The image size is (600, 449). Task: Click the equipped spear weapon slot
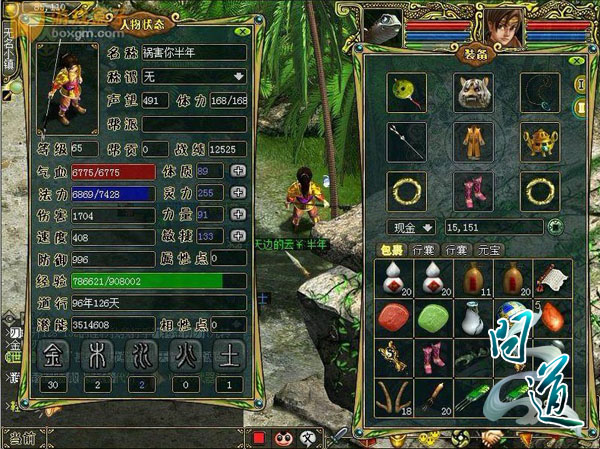coord(408,140)
